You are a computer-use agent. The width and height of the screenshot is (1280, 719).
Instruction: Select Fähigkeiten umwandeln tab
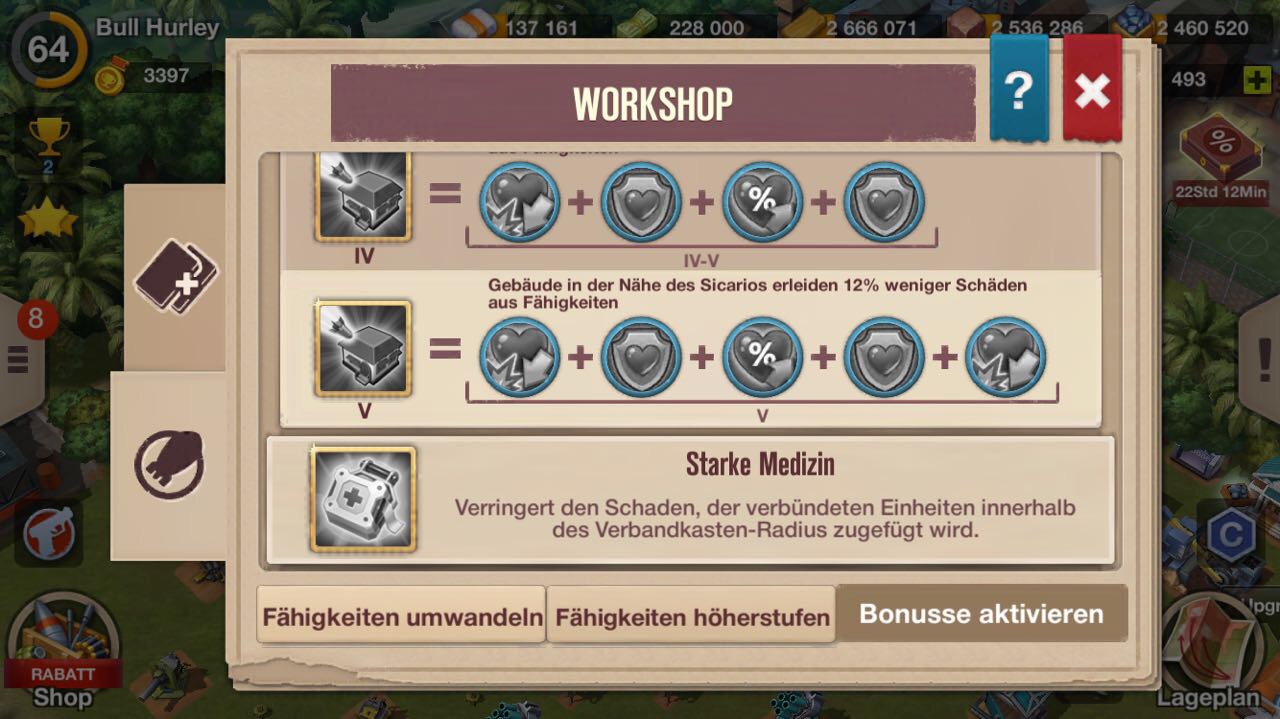pos(402,616)
